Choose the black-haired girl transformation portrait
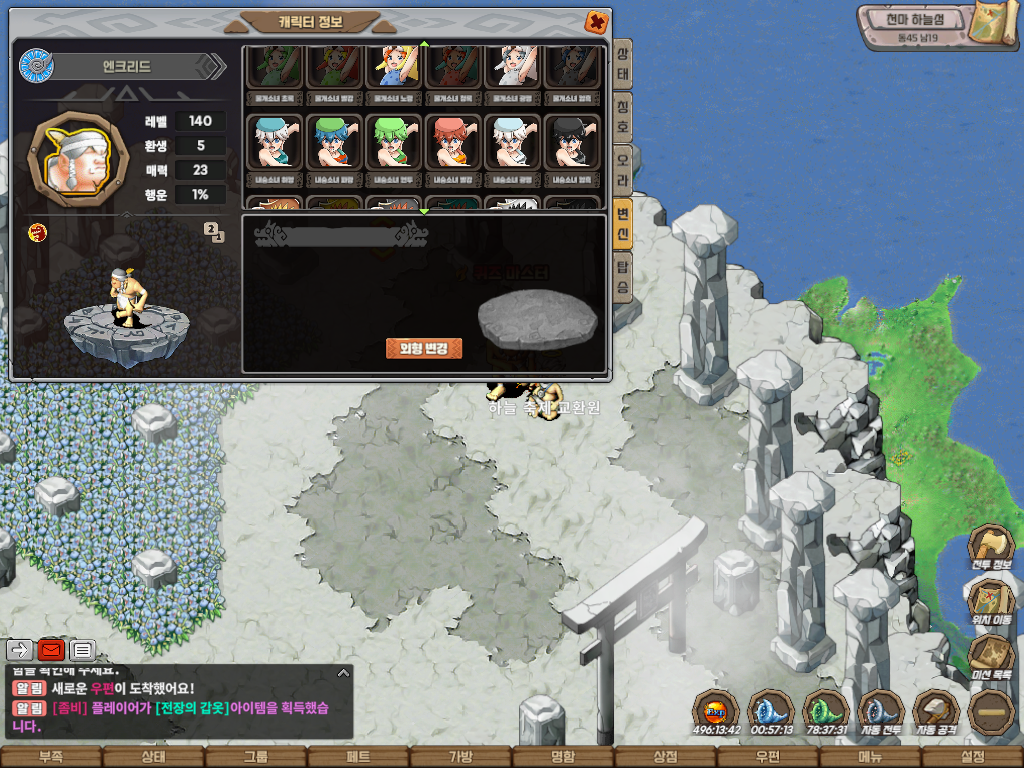This screenshot has height=768, width=1024. pyautogui.click(x=572, y=143)
